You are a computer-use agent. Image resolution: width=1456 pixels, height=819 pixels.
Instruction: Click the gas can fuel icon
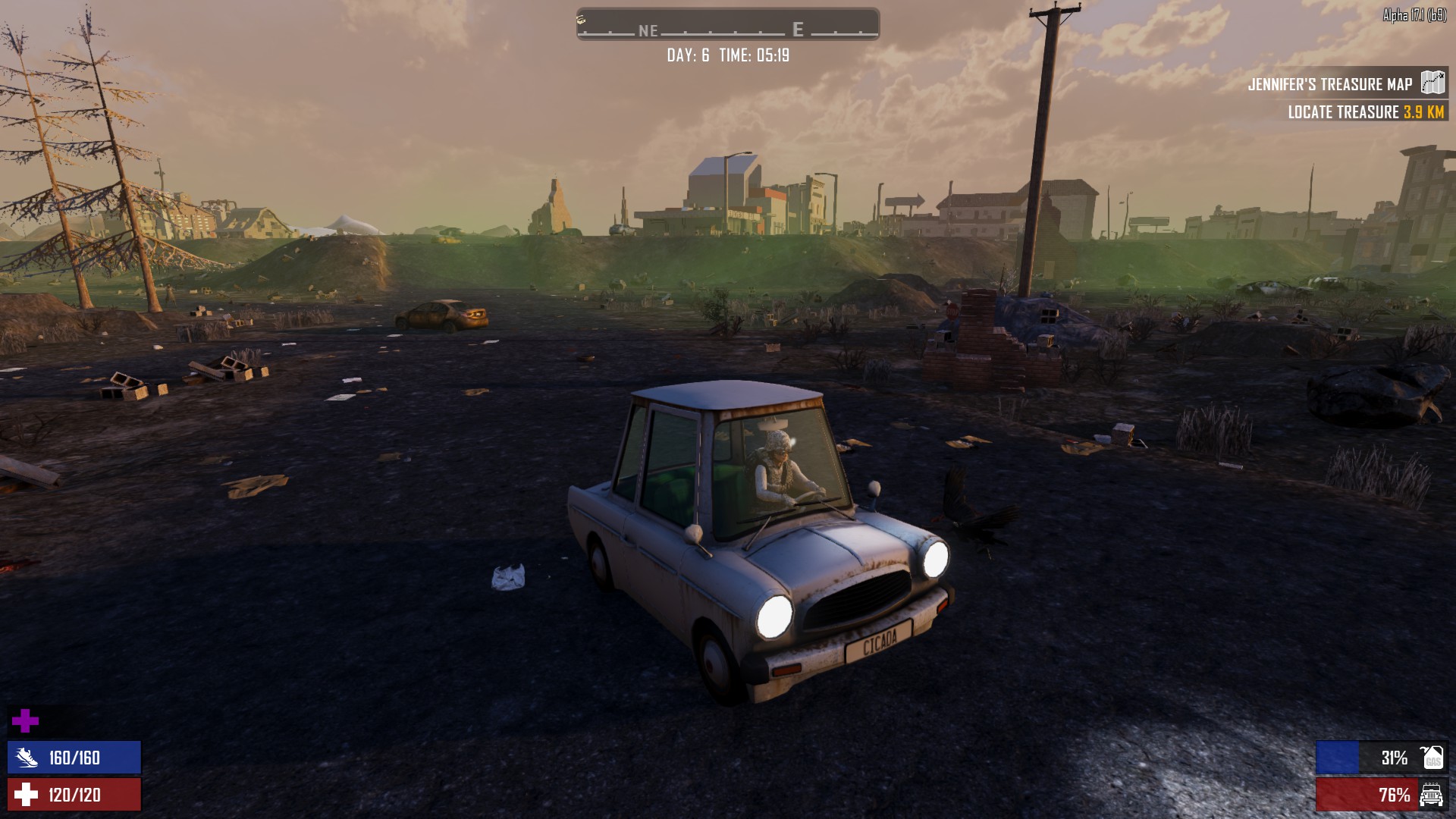click(x=1432, y=758)
